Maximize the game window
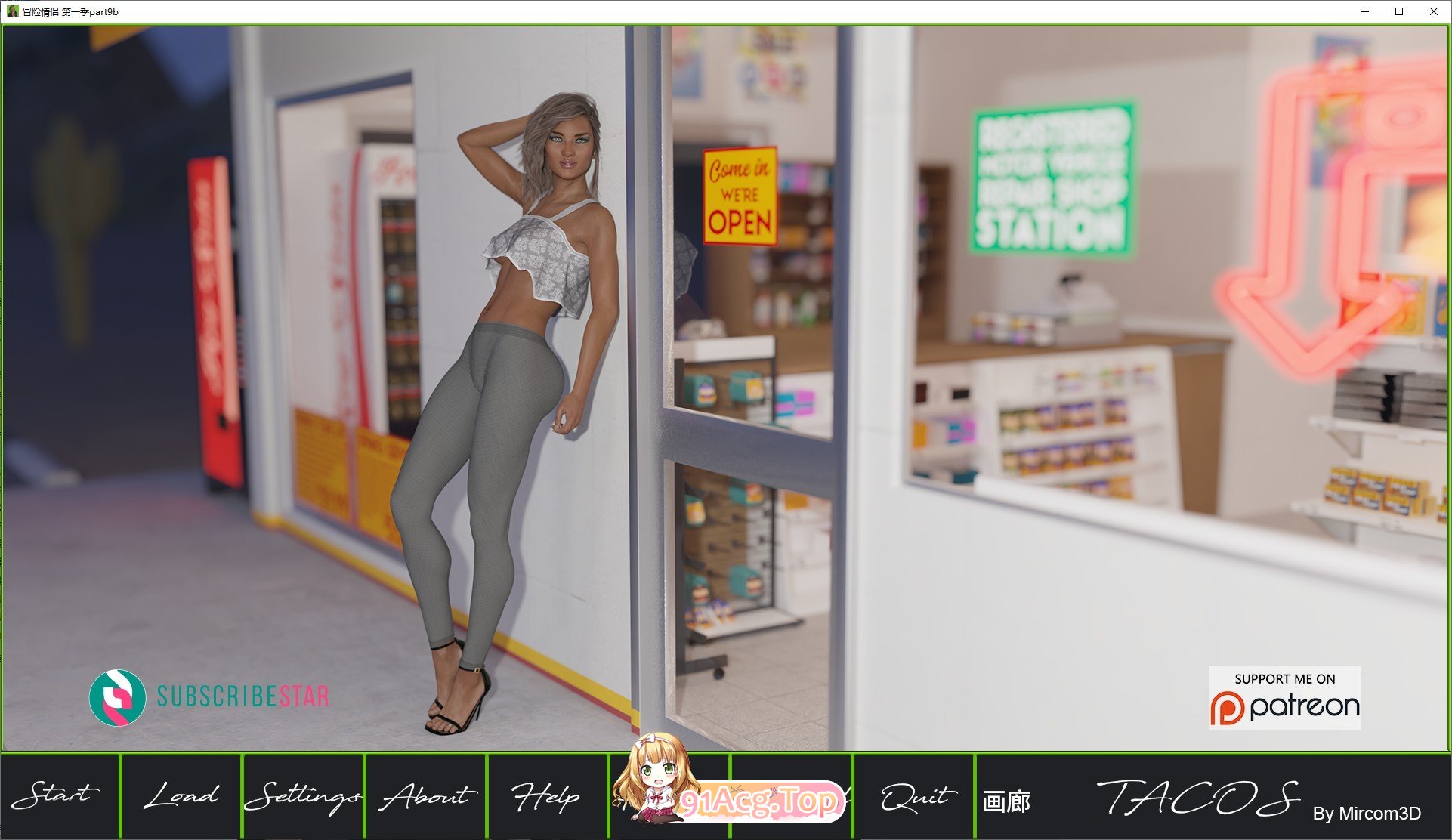Screen dimensions: 1452x840 [1400, 12]
